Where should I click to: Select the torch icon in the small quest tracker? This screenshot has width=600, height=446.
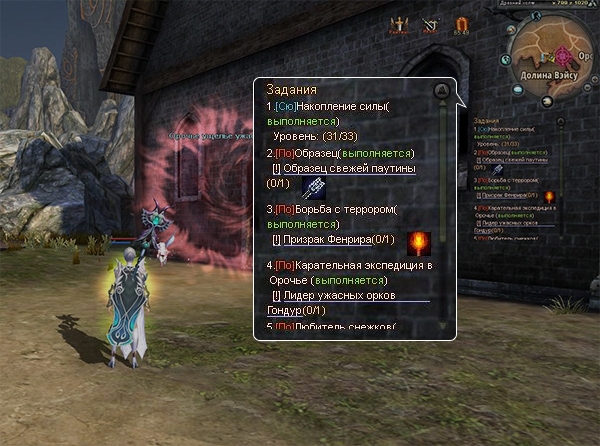(x=548, y=196)
